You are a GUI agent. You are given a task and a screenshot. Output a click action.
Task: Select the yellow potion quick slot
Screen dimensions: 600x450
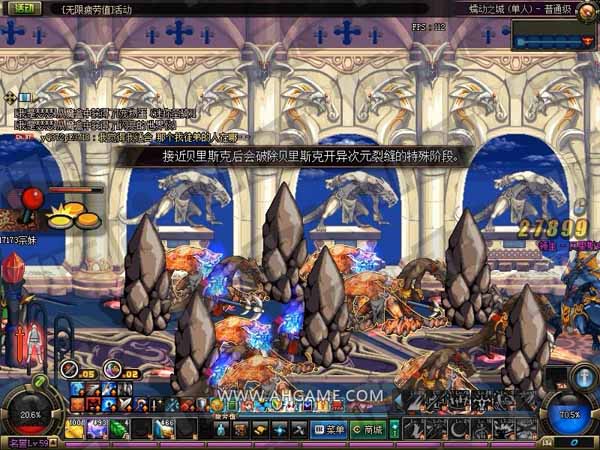[77, 428]
